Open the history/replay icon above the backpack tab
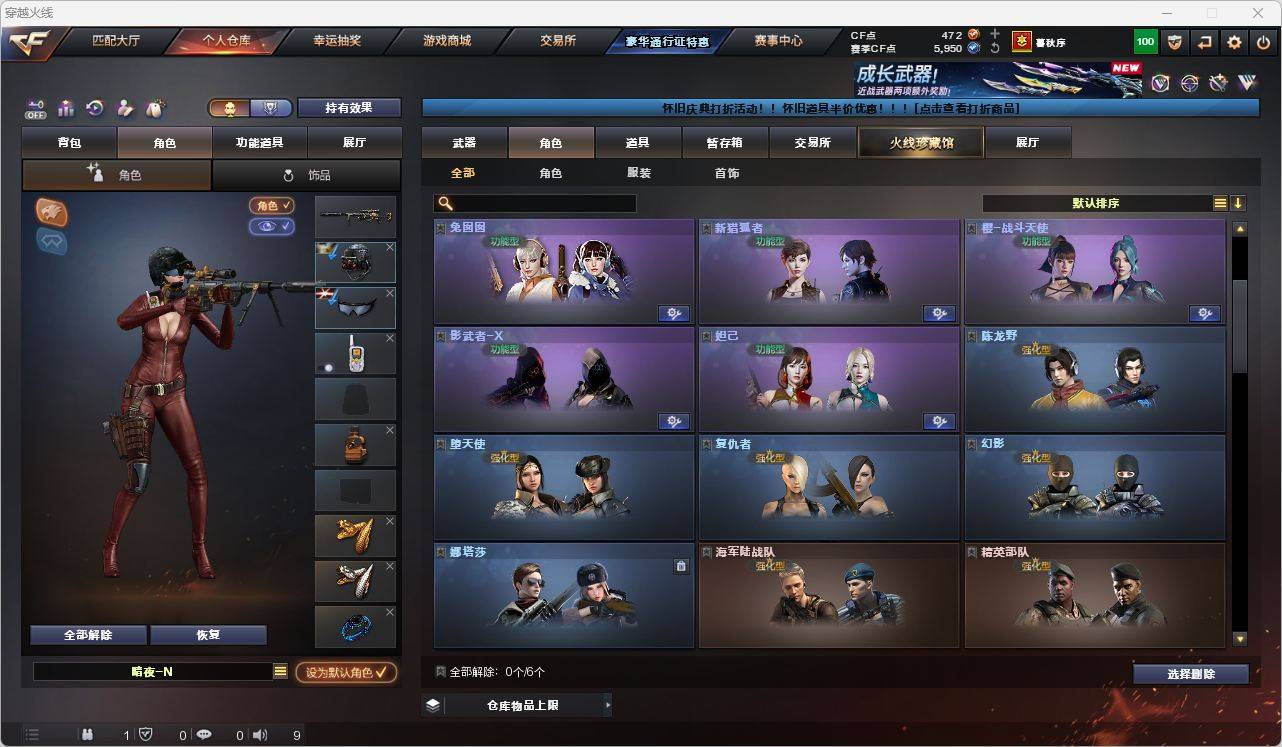 [x=96, y=108]
